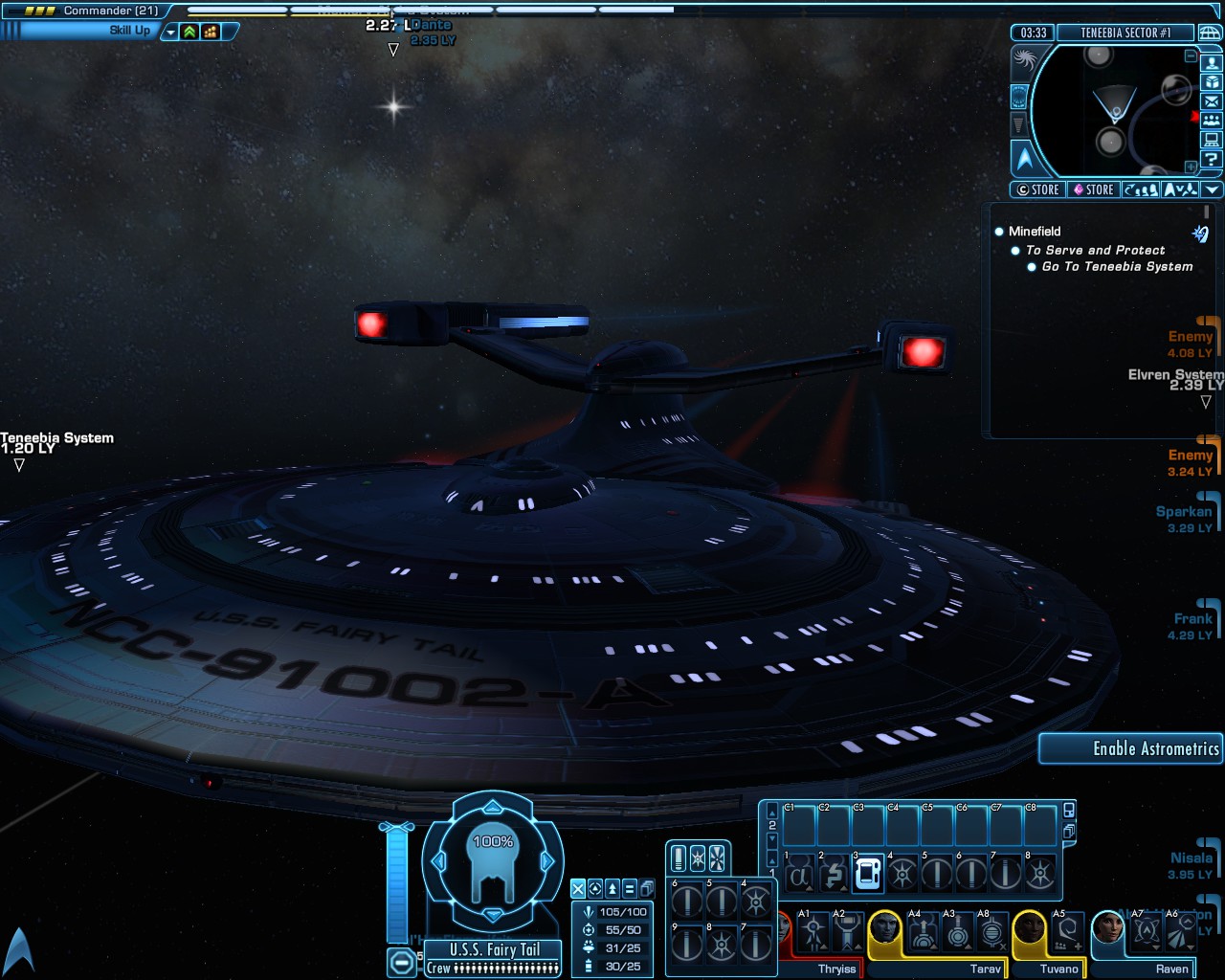Enable Astrometrics

1130,749
